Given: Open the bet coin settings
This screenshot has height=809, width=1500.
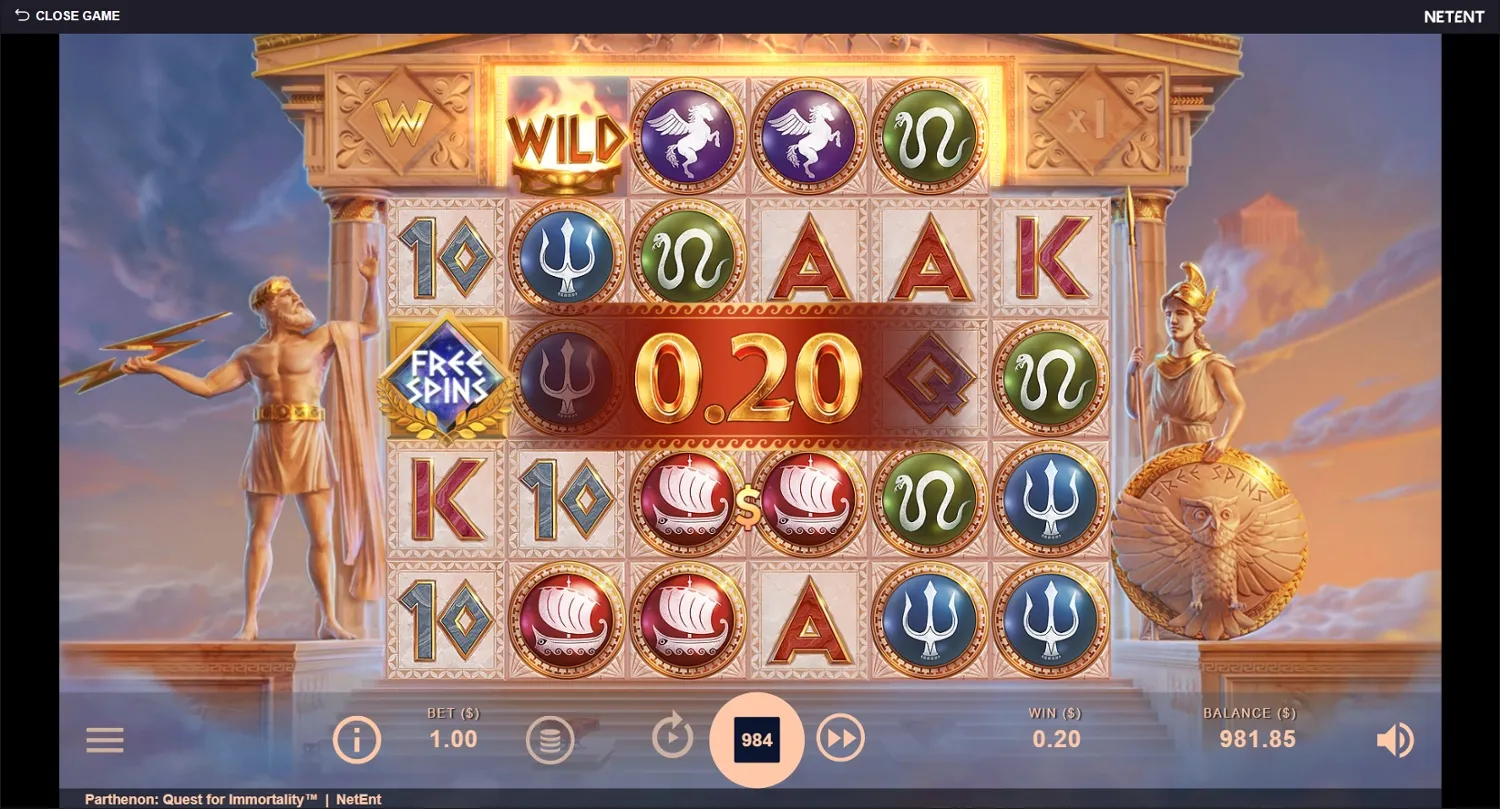Looking at the screenshot, I should click(x=550, y=740).
